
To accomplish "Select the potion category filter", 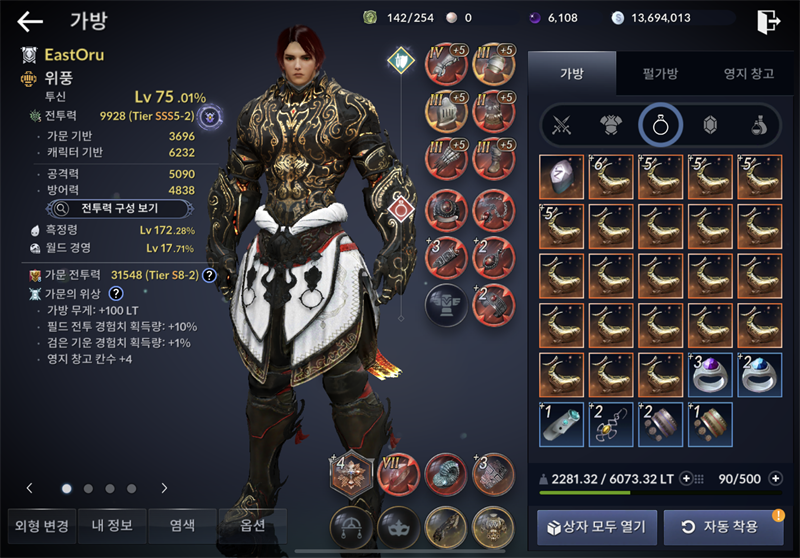I will pos(759,125).
